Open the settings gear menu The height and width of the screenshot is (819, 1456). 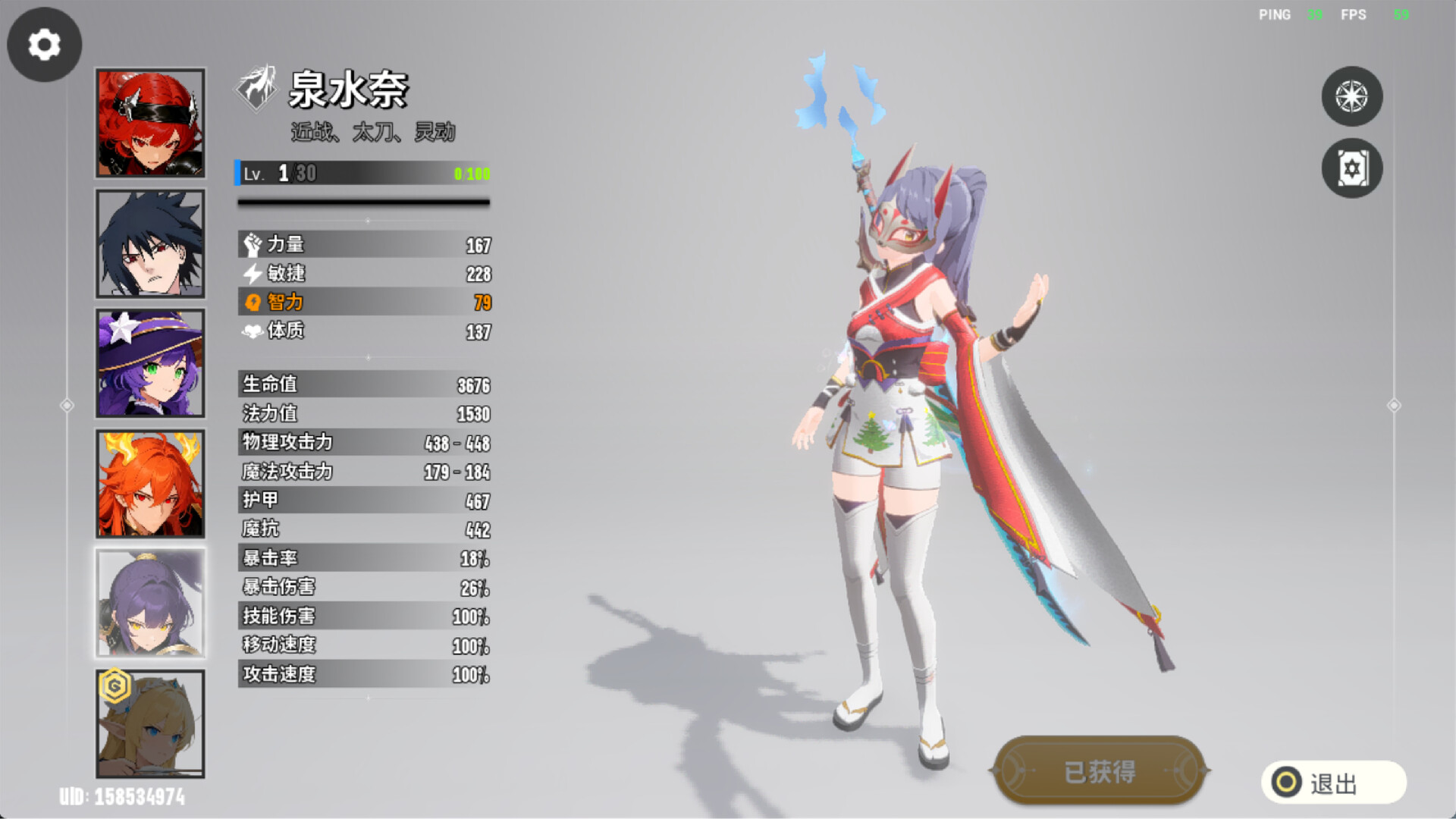point(43,44)
